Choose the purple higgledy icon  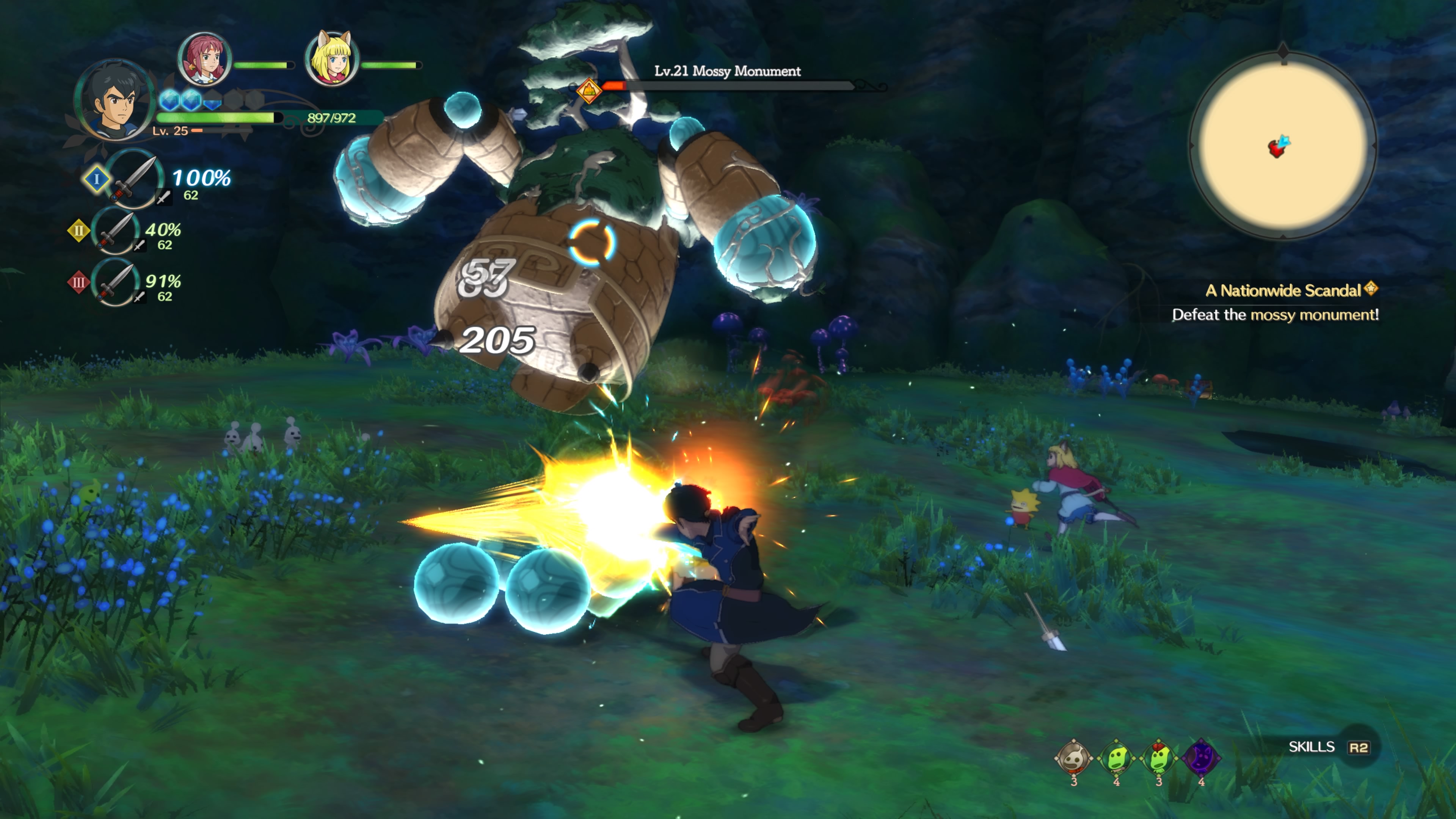1201,758
